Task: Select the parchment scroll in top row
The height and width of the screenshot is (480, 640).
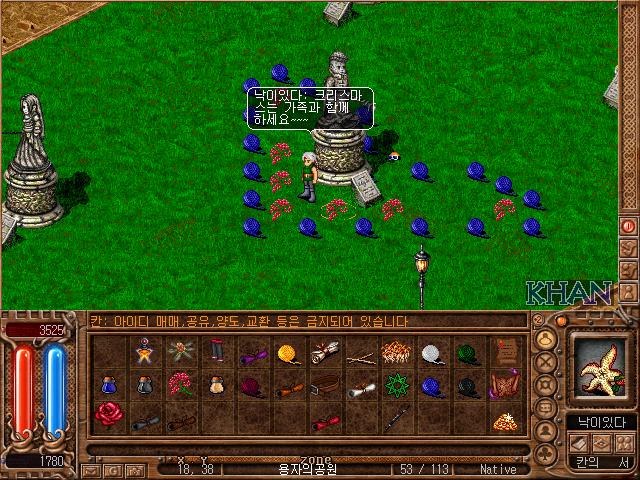Action: point(323,352)
